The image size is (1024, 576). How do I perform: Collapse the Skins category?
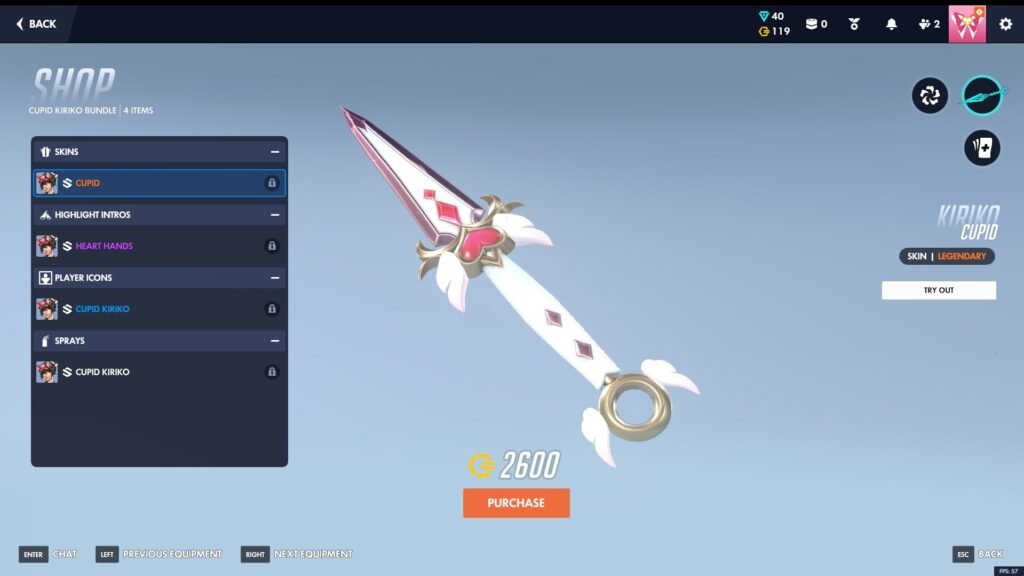click(x=274, y=152)
